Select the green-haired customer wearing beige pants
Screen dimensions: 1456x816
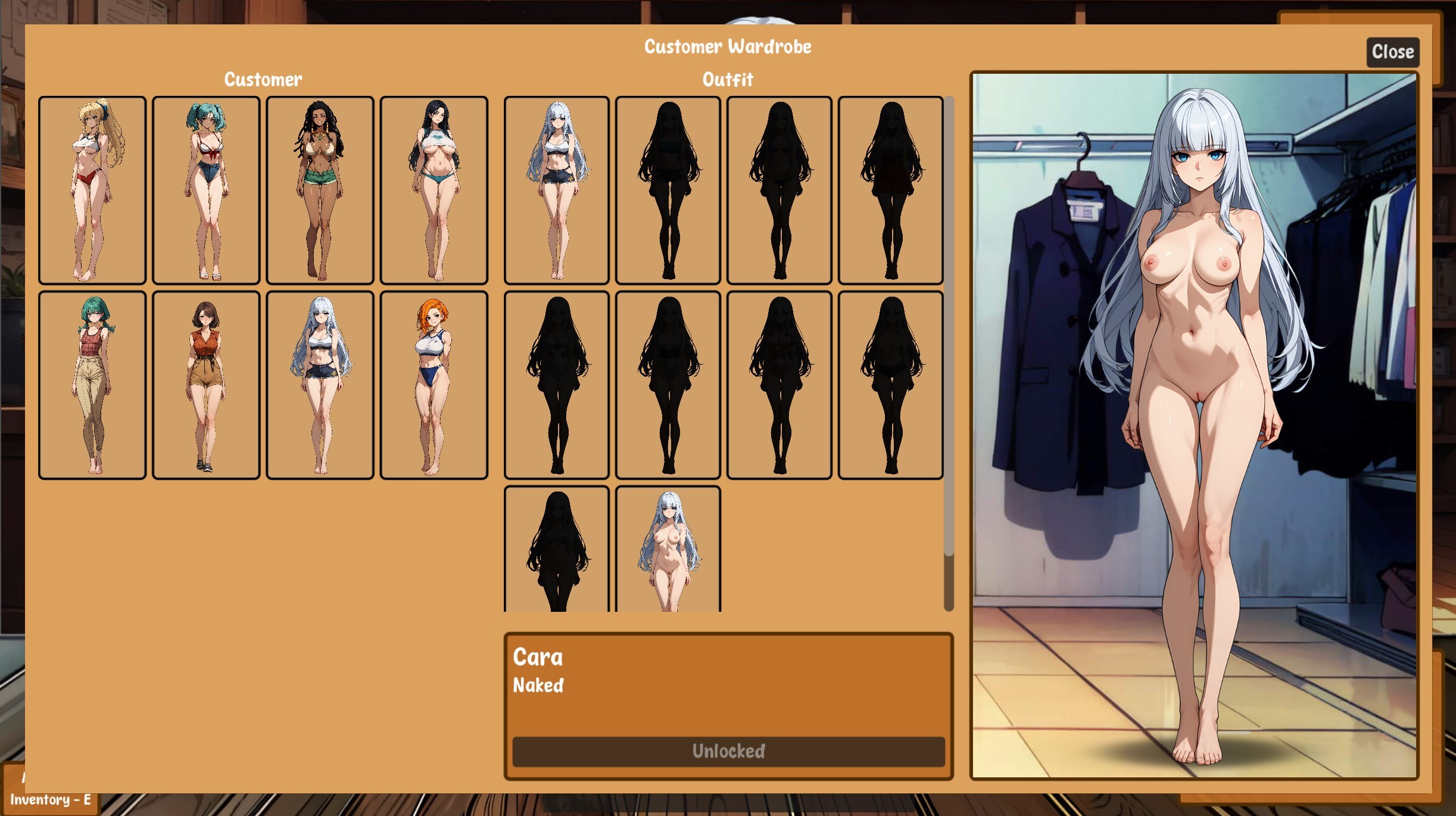coord(91,385)
